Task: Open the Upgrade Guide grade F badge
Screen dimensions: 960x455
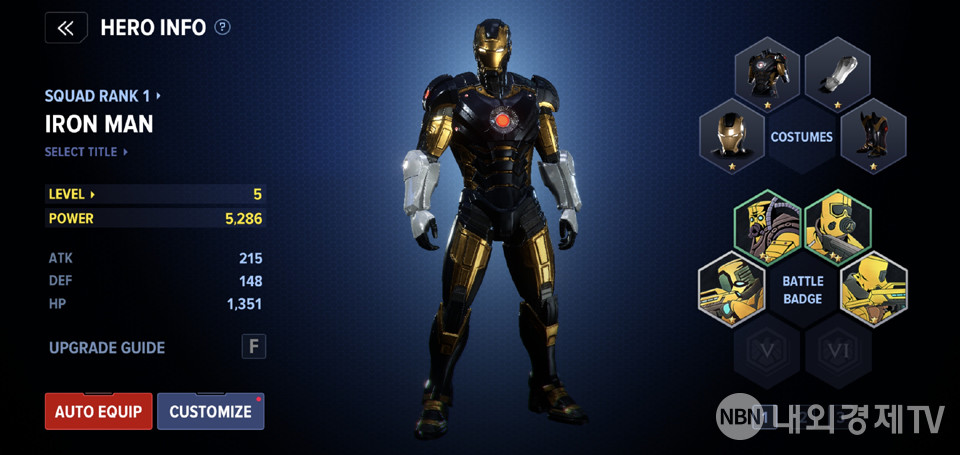Action: pos(254,347)
